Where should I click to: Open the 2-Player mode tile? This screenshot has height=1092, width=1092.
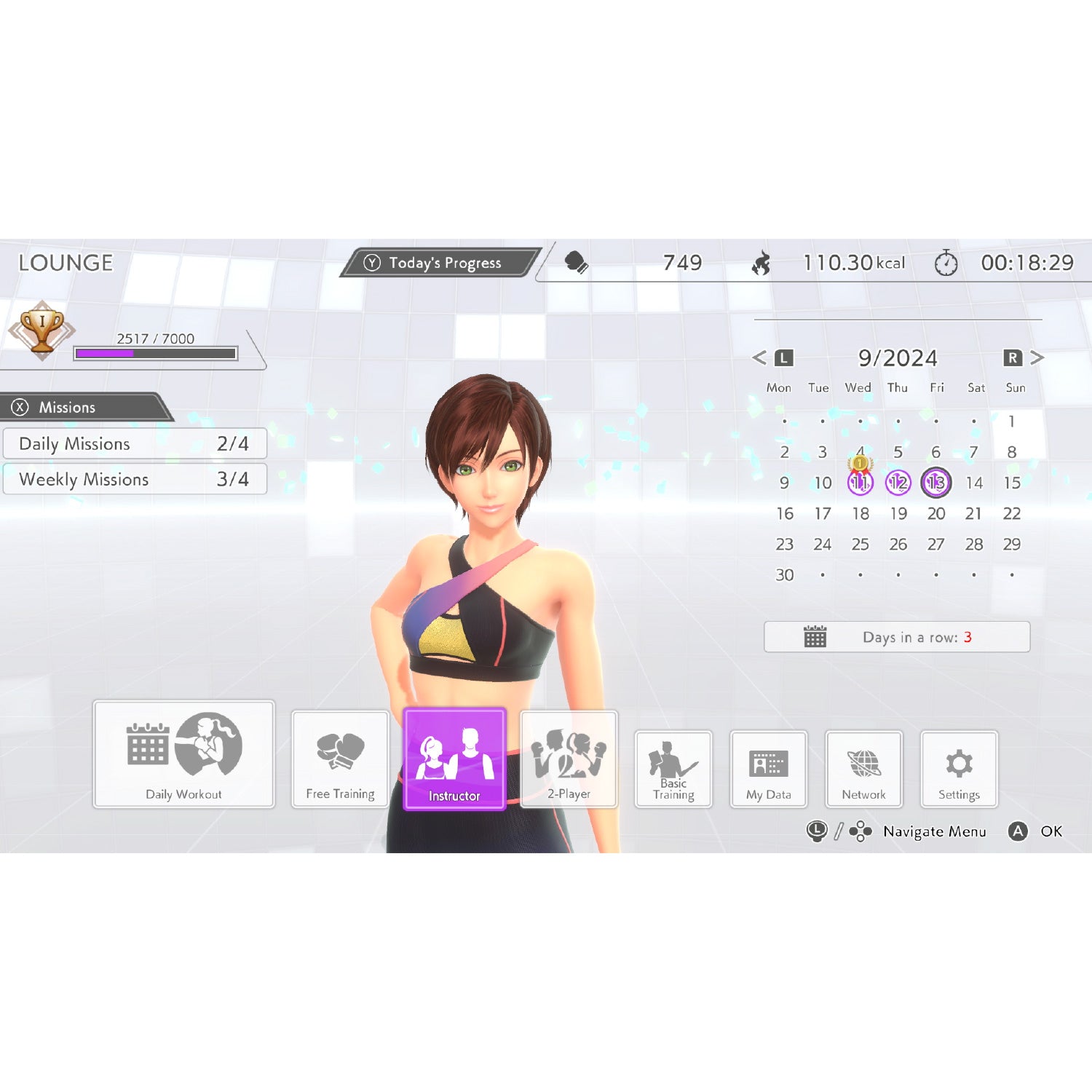click(x=569, y=759)
